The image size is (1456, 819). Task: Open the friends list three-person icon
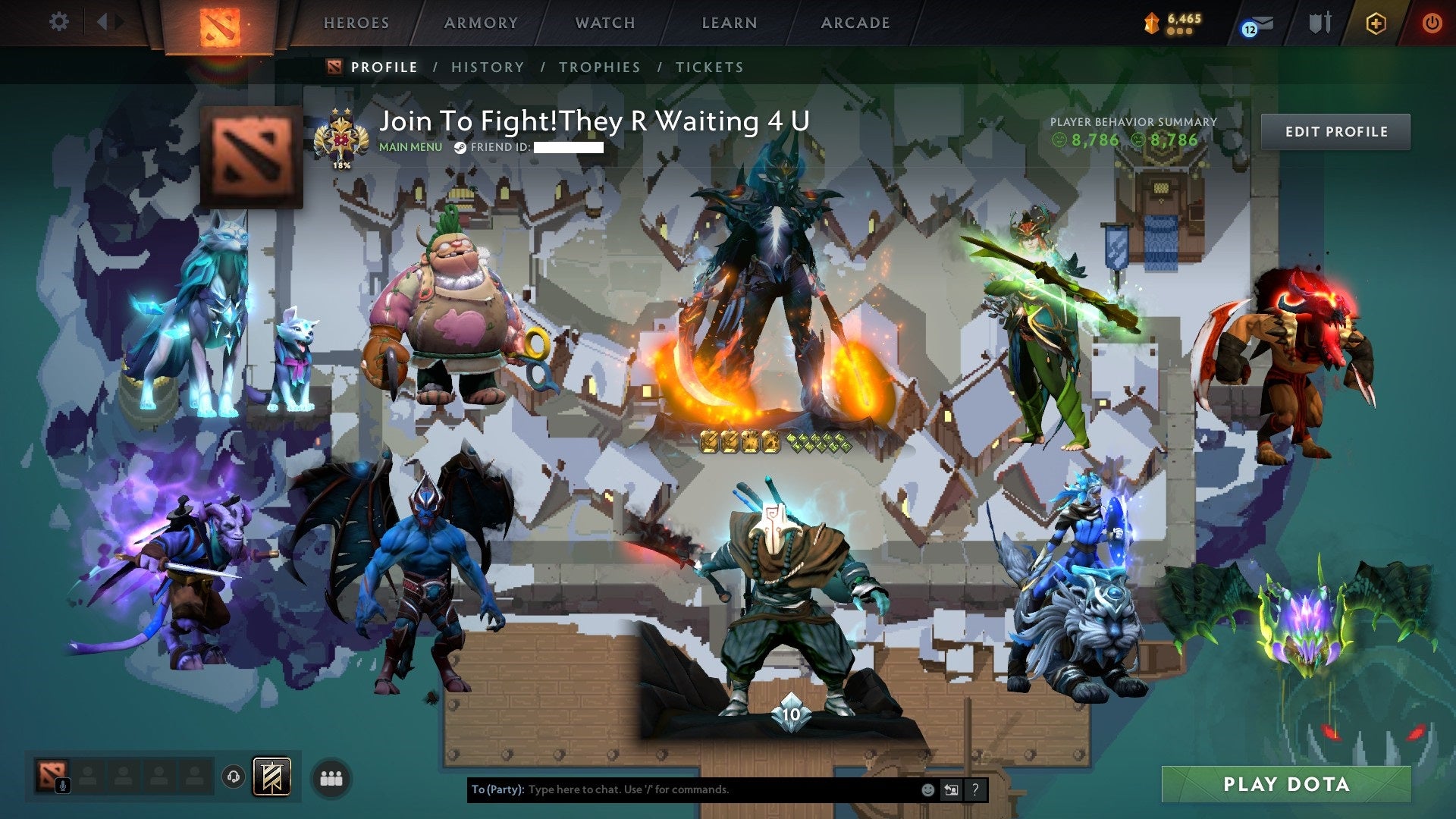coord(331,777)
